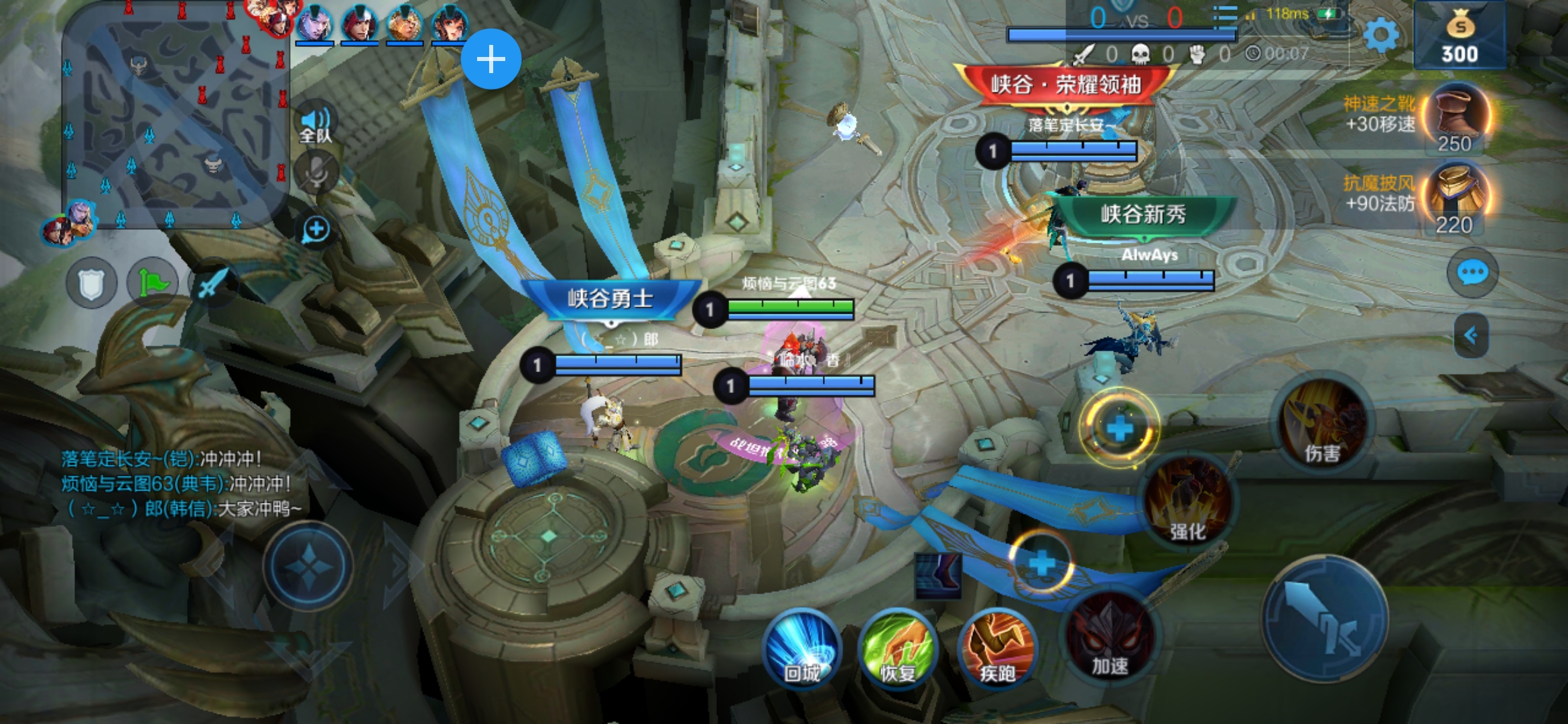1568x724 pixels.
Task: Cast the 疾跑 sprint spell
Action: 997,648
